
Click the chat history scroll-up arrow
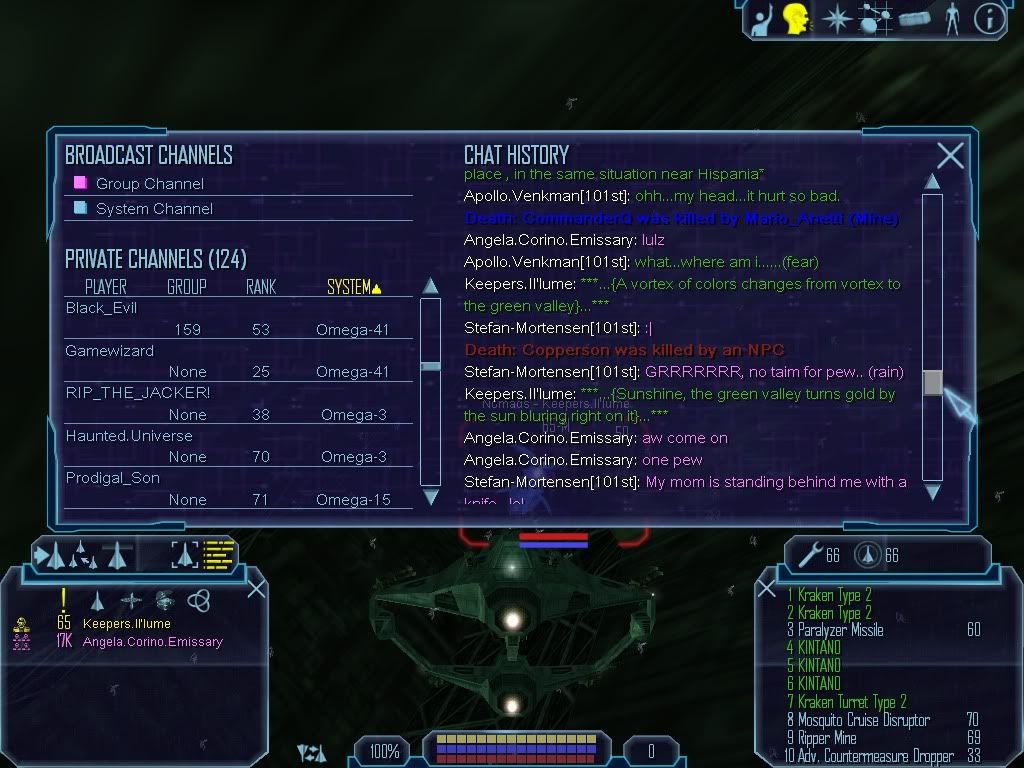pos(932,181)
